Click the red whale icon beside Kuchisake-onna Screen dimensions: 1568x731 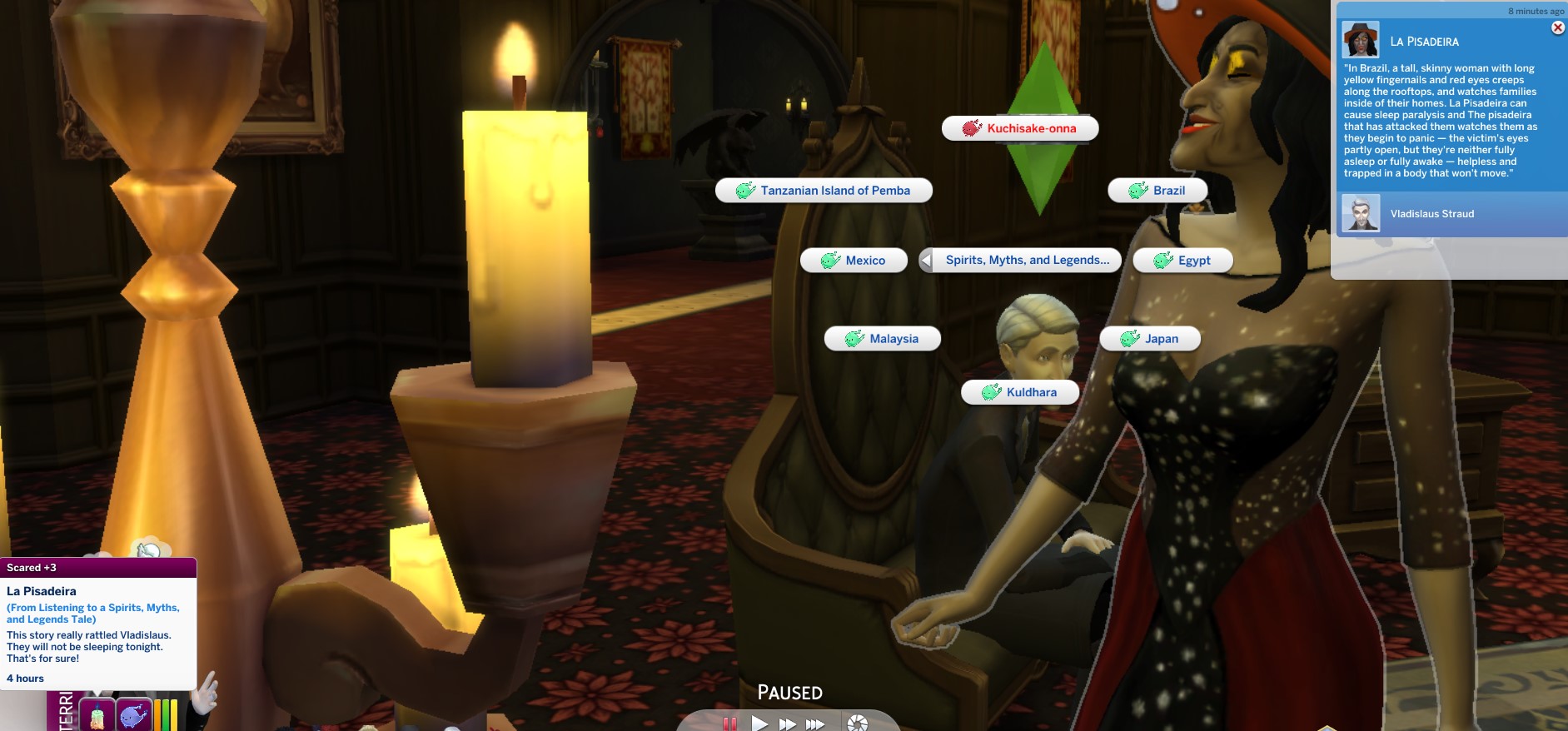[970, 127]
